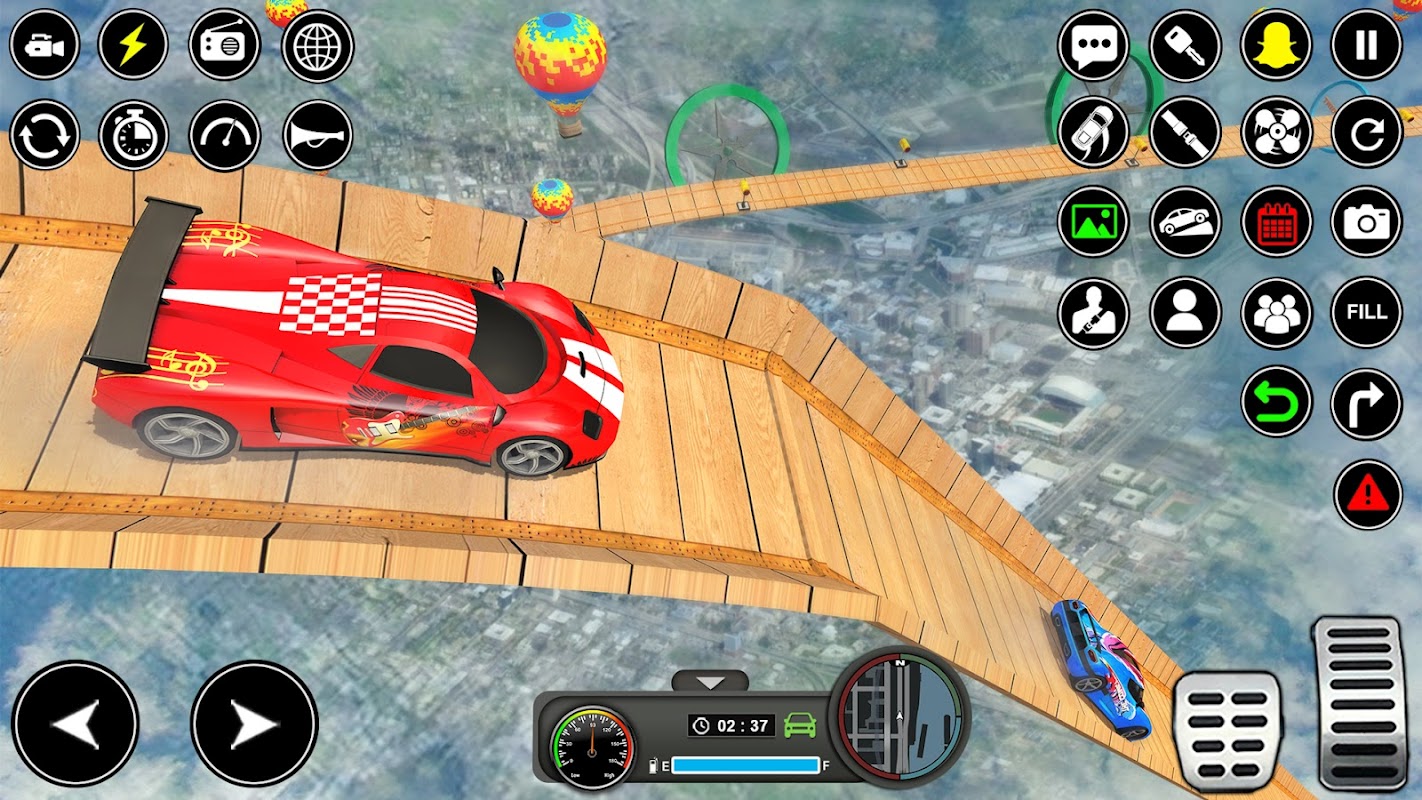Activate the lightning bolt boost

point(134,46)
